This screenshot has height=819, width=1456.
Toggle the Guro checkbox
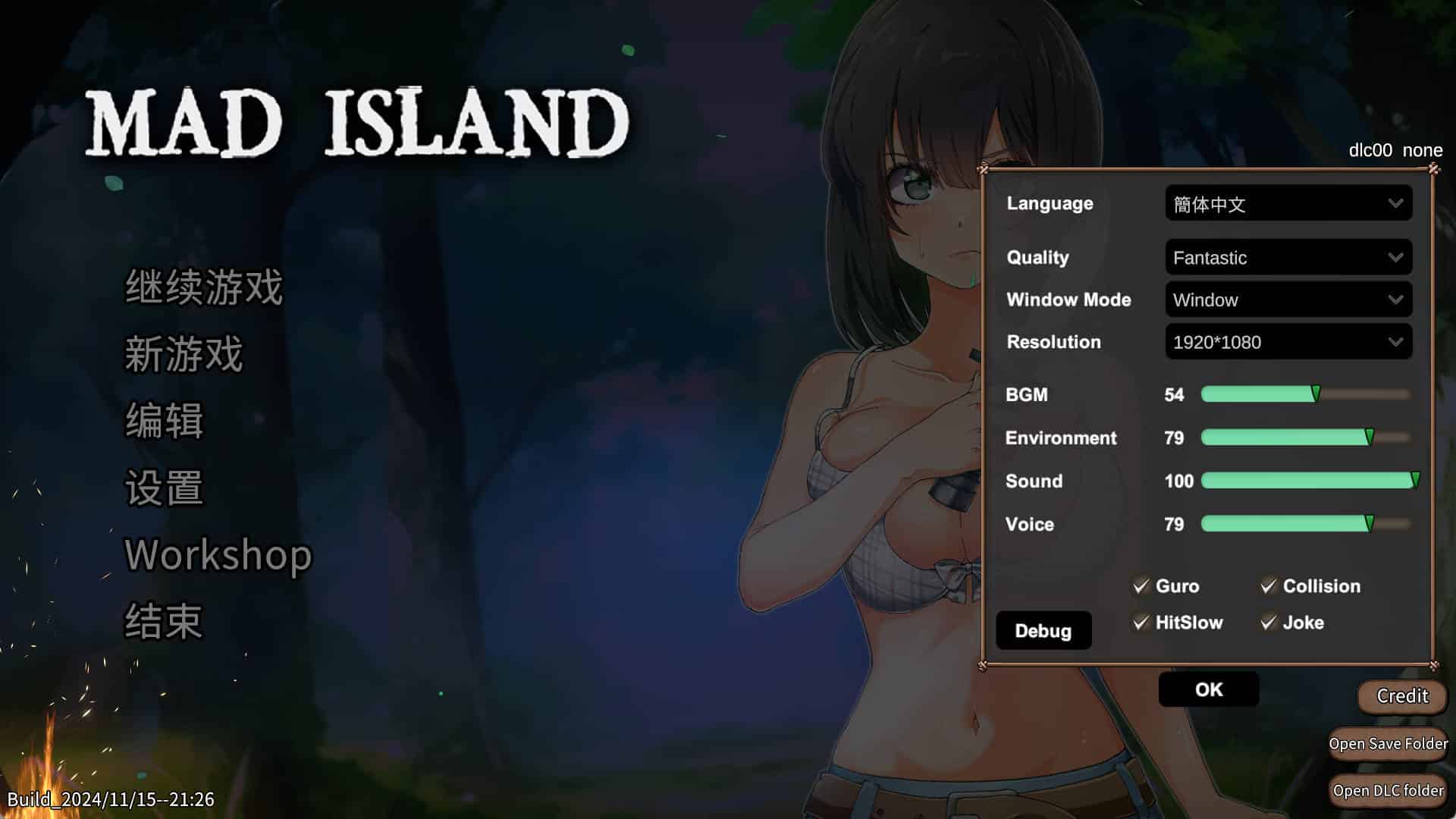pyautogui.click(x=1141, y=586)
